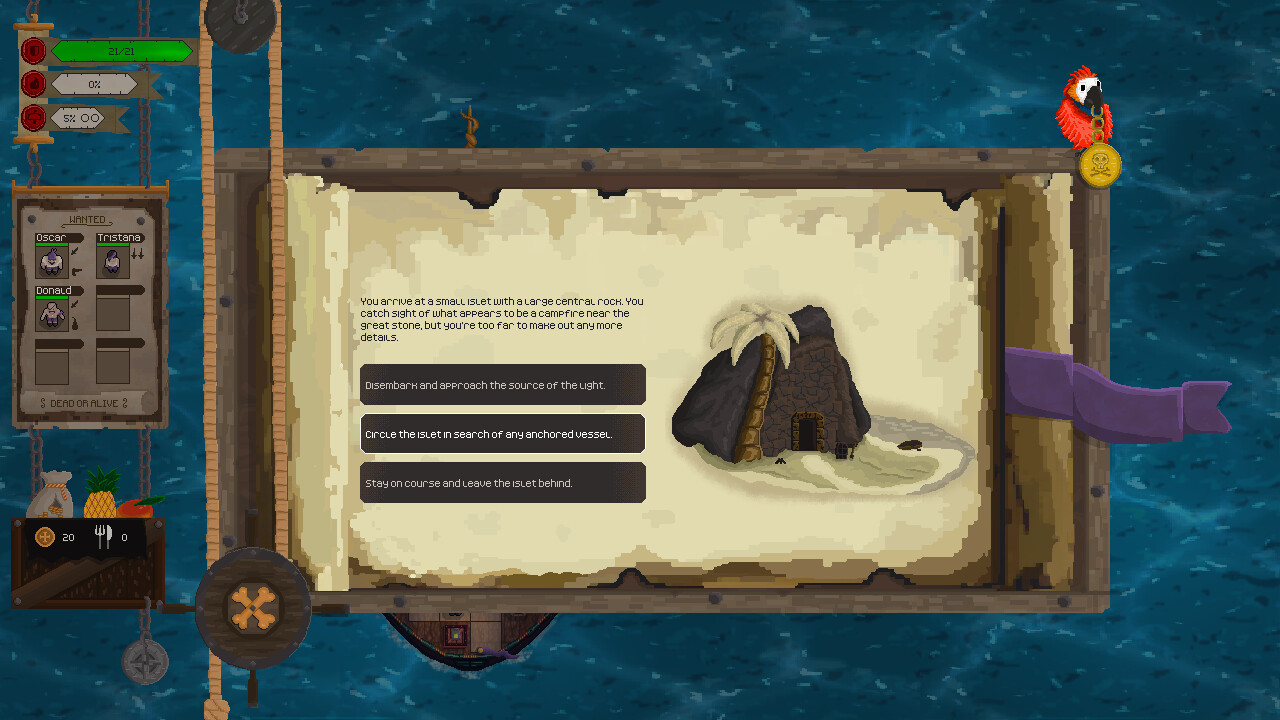
Task: Select the hammer repair seal icon
Action: (33, 117)
